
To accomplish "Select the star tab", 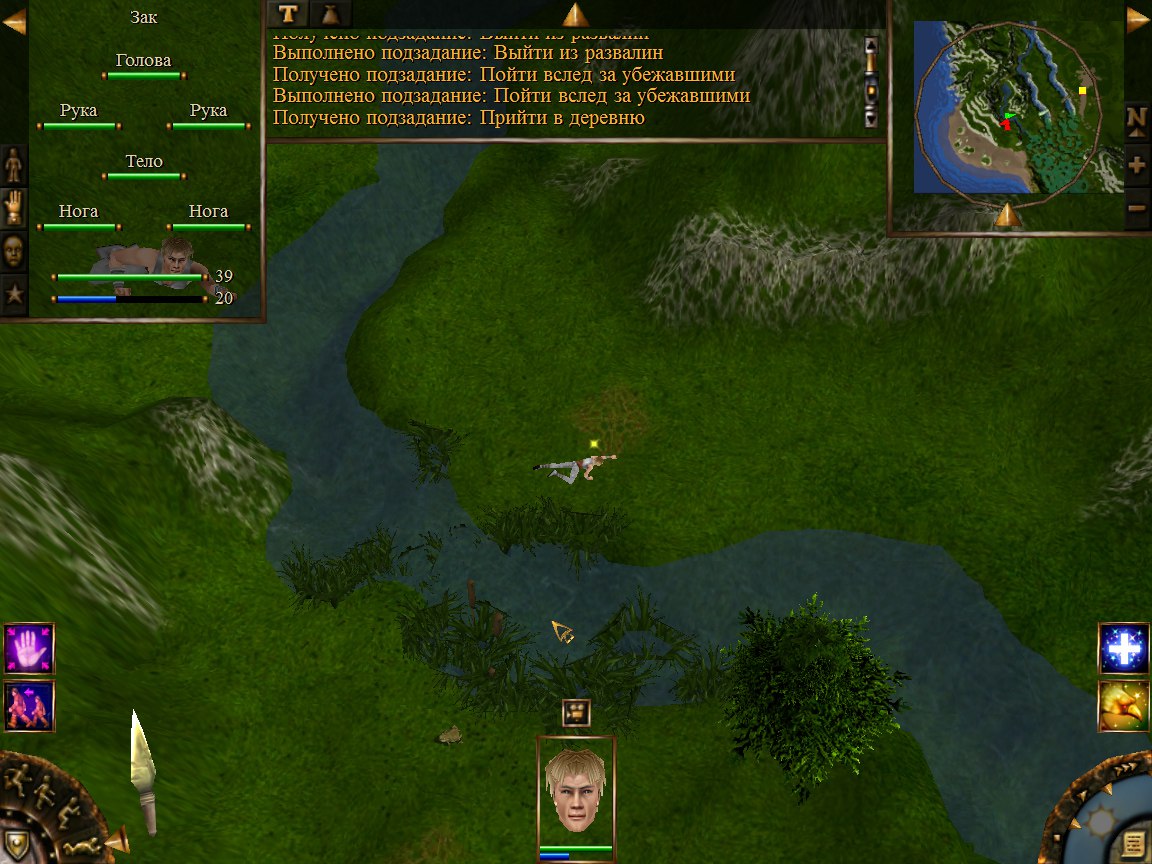I will 14,294.
